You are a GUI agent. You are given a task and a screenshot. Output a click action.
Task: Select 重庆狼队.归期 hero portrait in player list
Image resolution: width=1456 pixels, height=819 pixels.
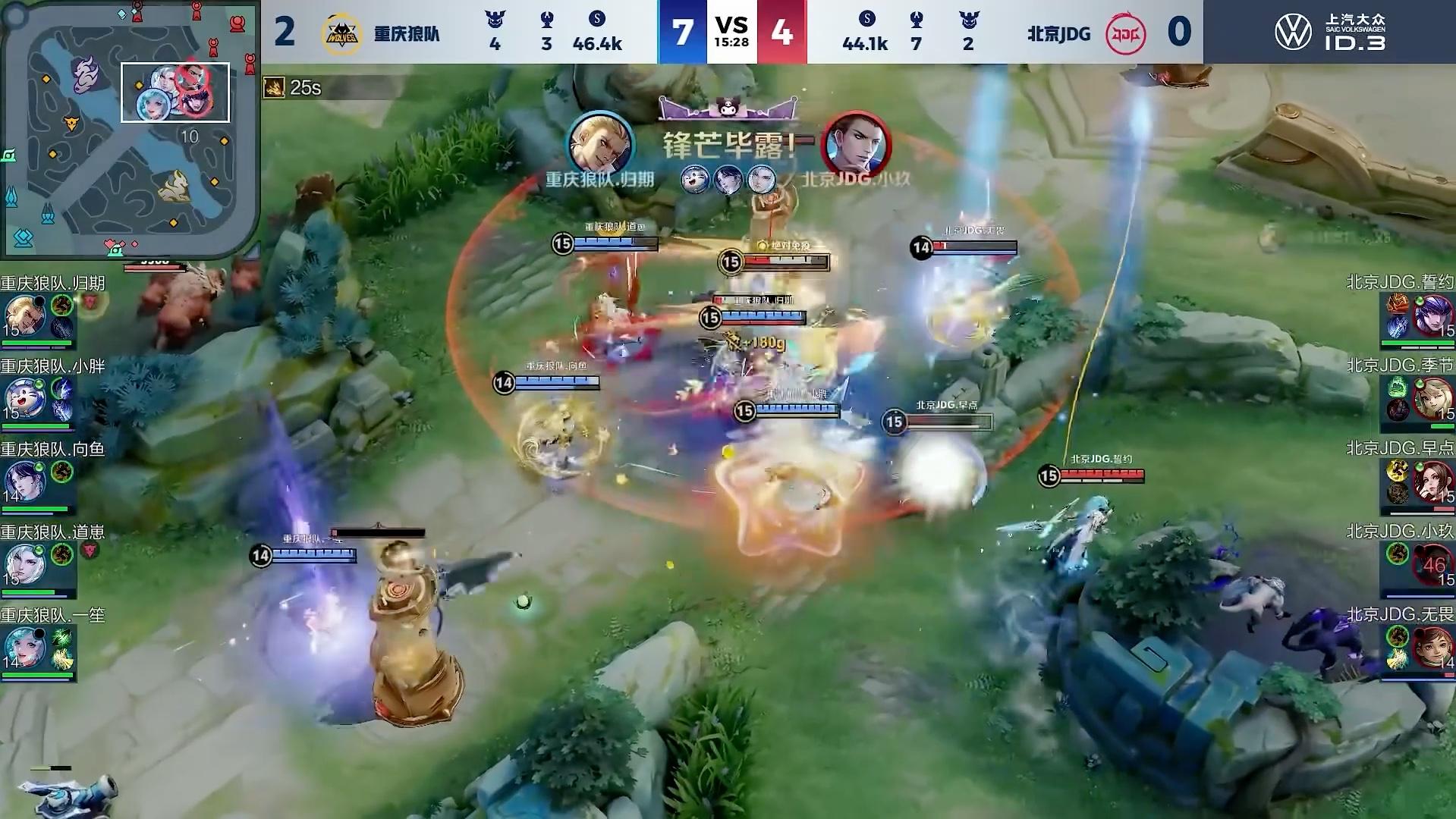(x=24, y=315)
